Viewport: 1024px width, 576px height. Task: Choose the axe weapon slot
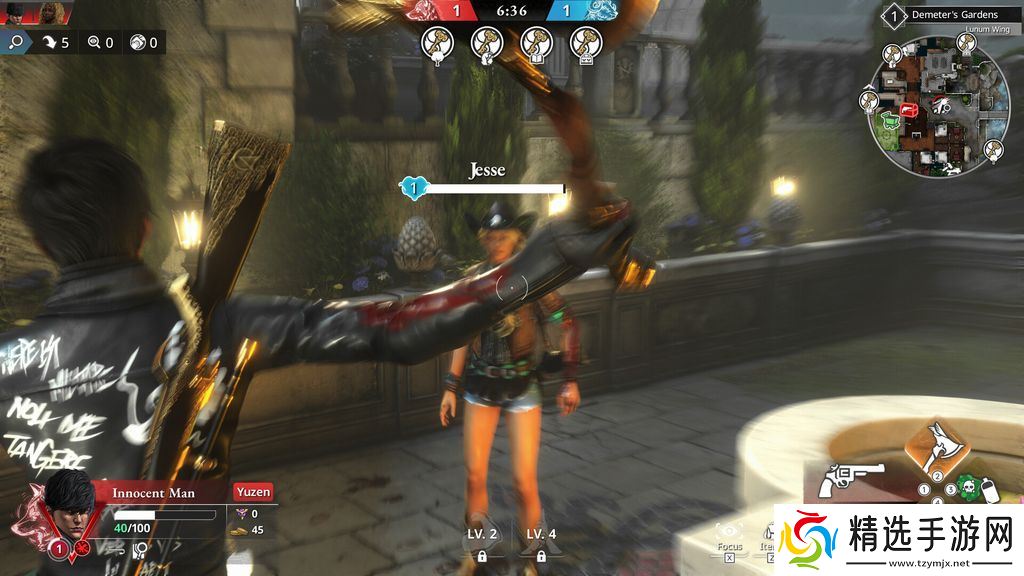pyautogui.click(x=939, y=445)
